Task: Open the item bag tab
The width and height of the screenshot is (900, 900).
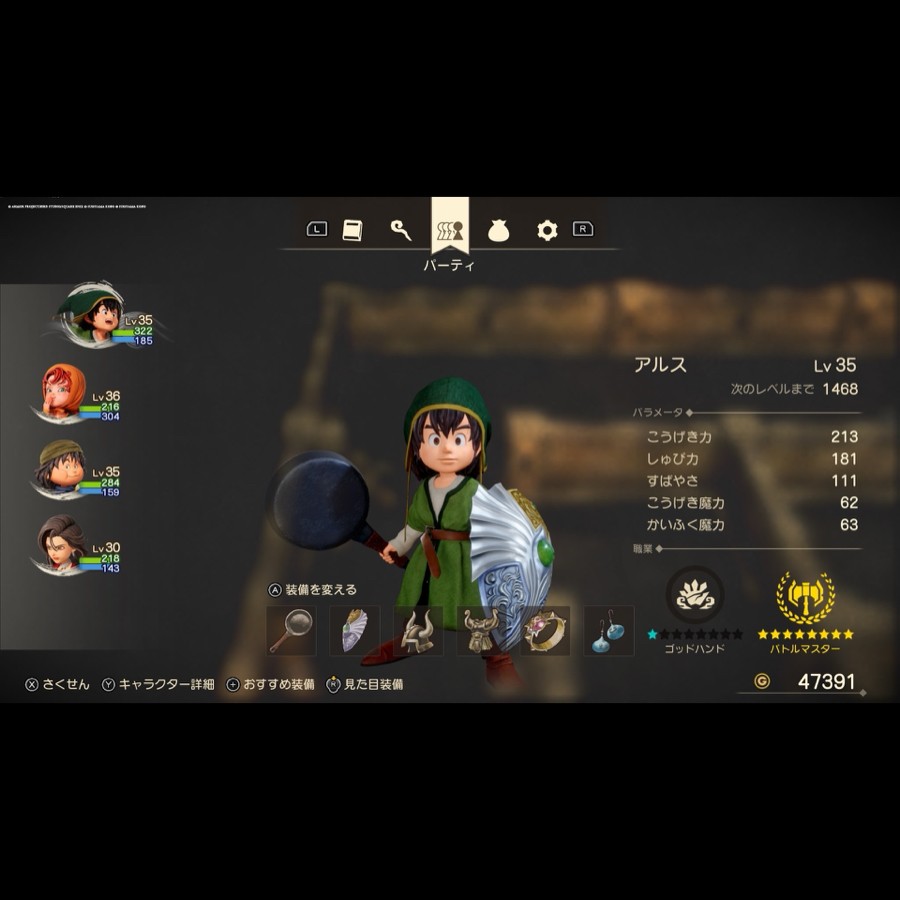Action: coord(499,231)
